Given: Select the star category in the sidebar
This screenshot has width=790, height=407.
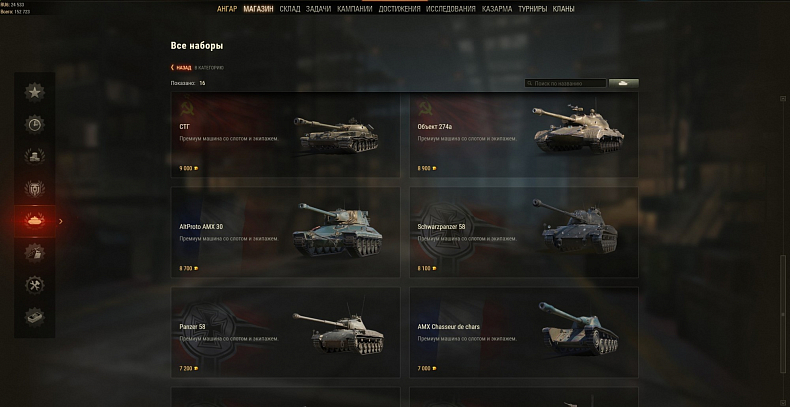Looking at the screenshot, I should tap(35, 93).
